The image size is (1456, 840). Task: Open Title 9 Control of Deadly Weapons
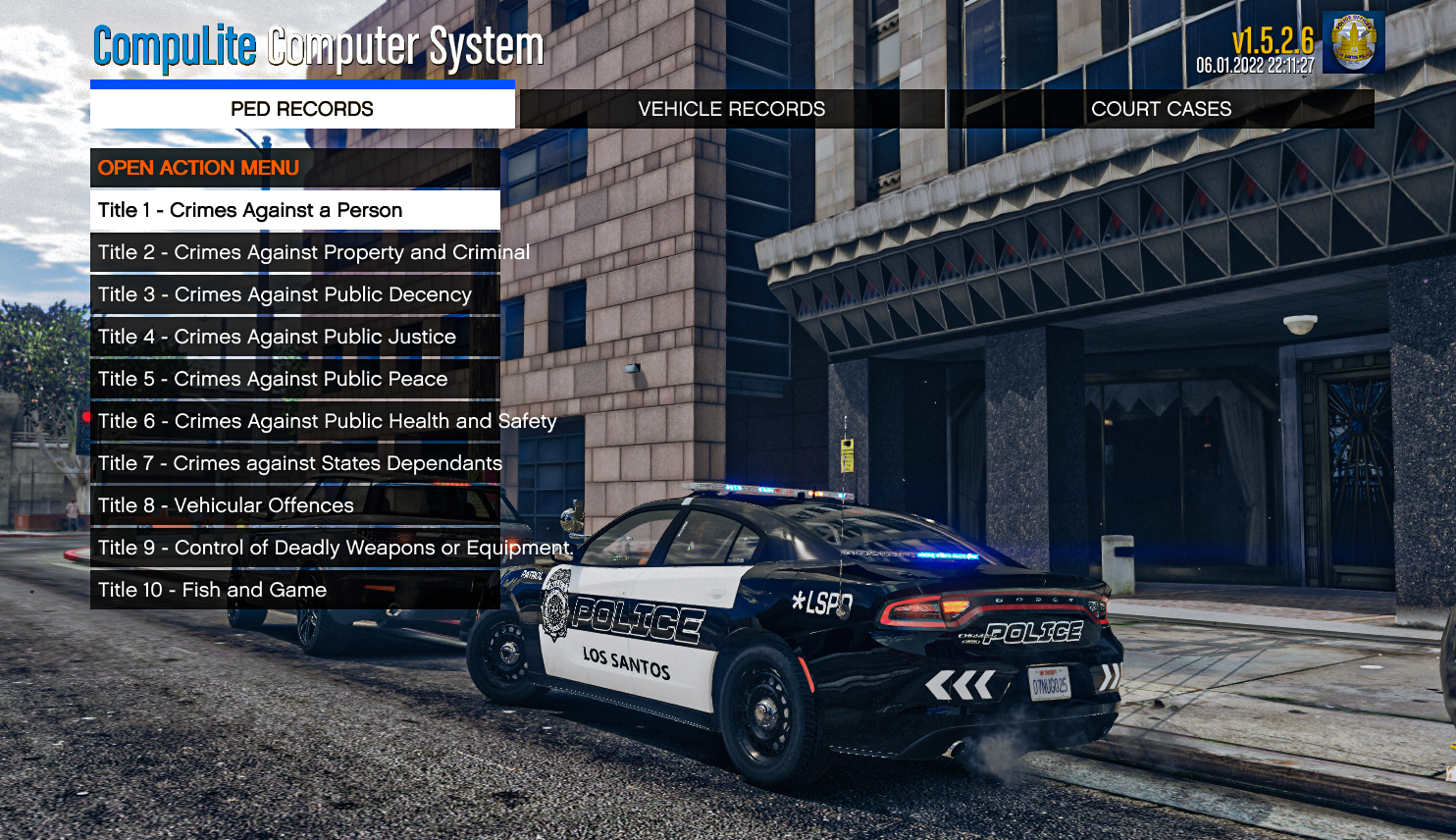click(x=294, y=548)
